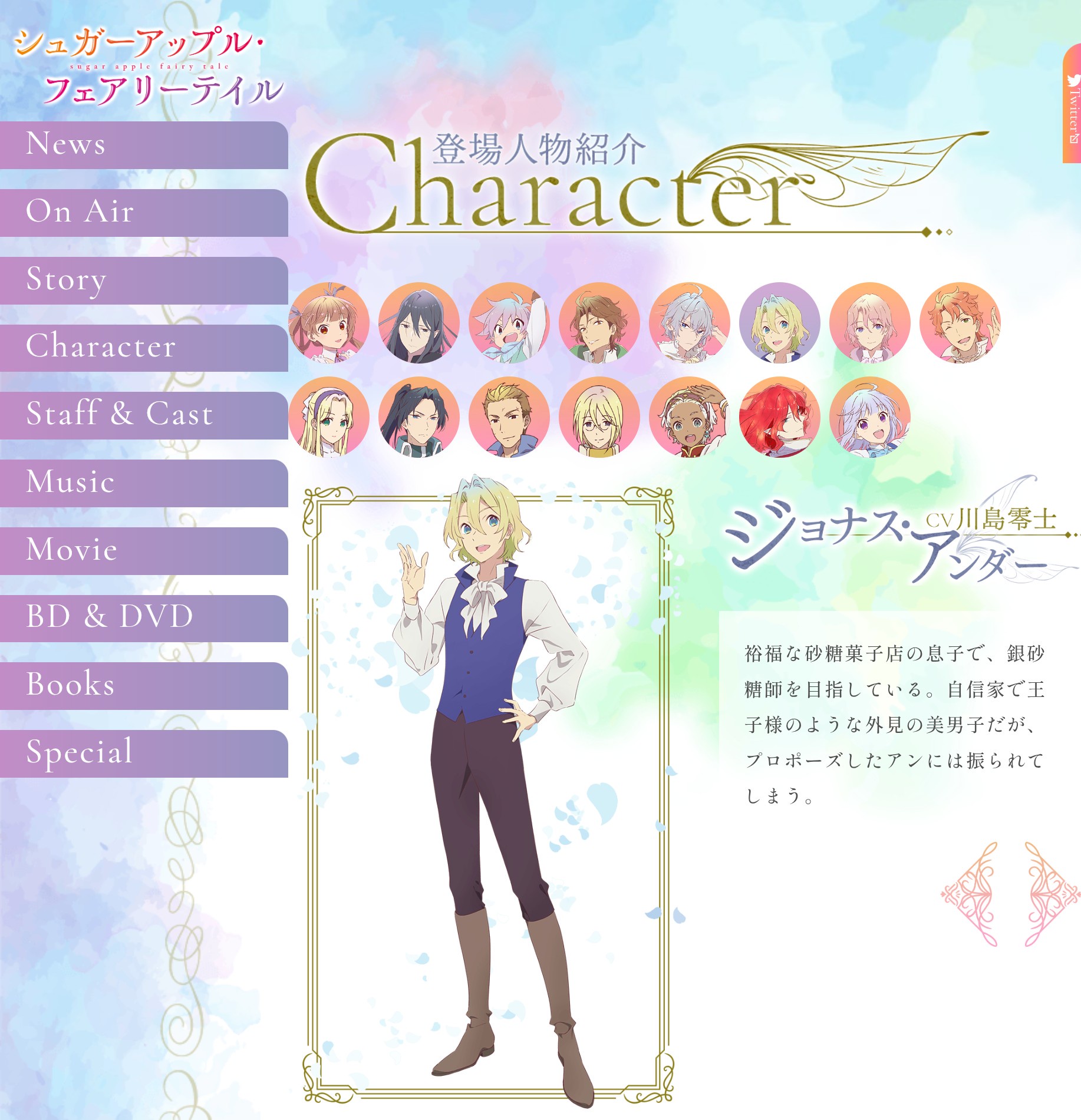Click the Sugar Apple Fairy Tale logo
Viewport: 1081px width, 1120px height.
click(147, 66)
